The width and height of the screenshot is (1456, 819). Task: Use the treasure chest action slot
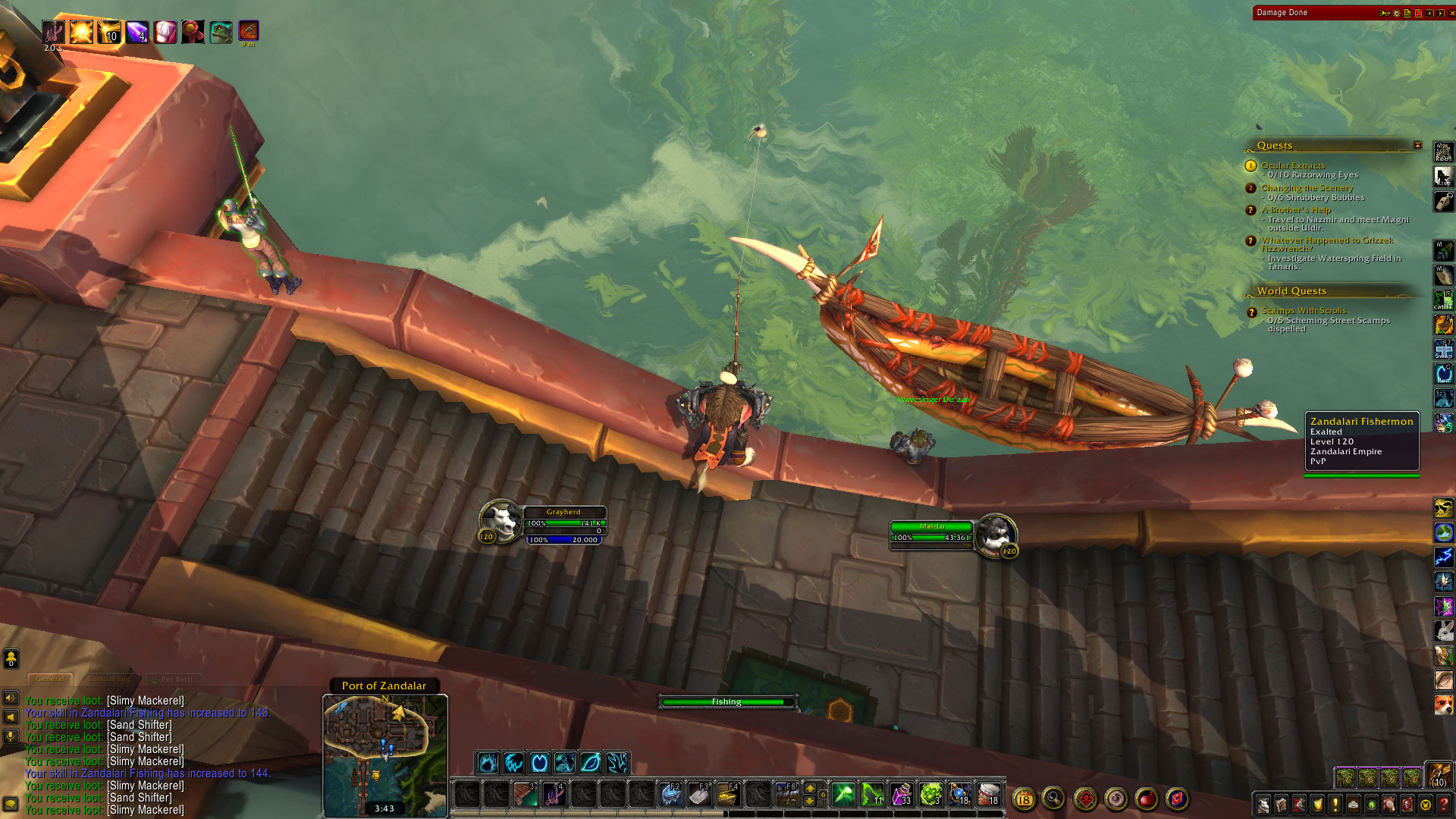(x=728, y=794)
